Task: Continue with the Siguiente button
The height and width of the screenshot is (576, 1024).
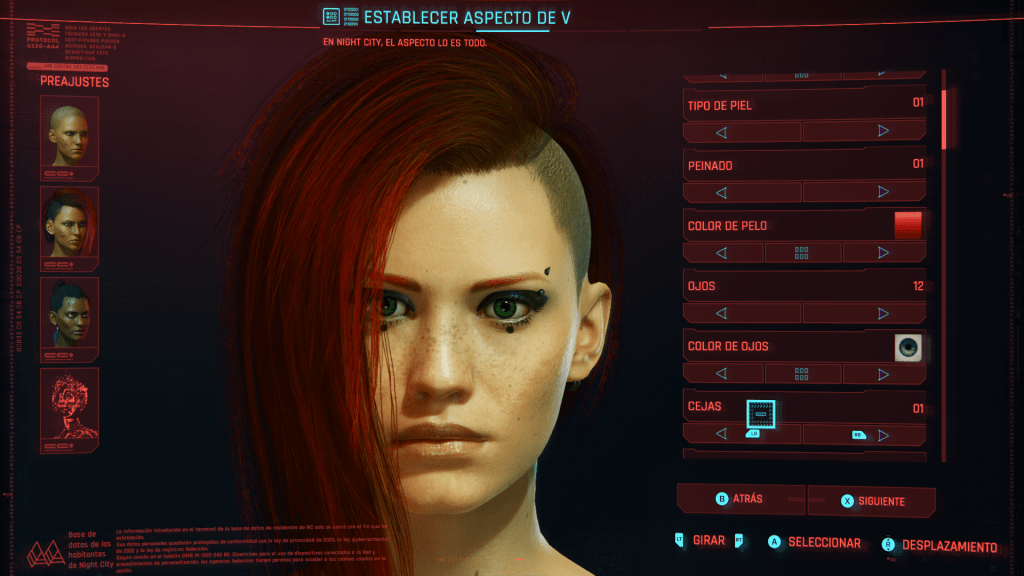Action: point(871,500)
